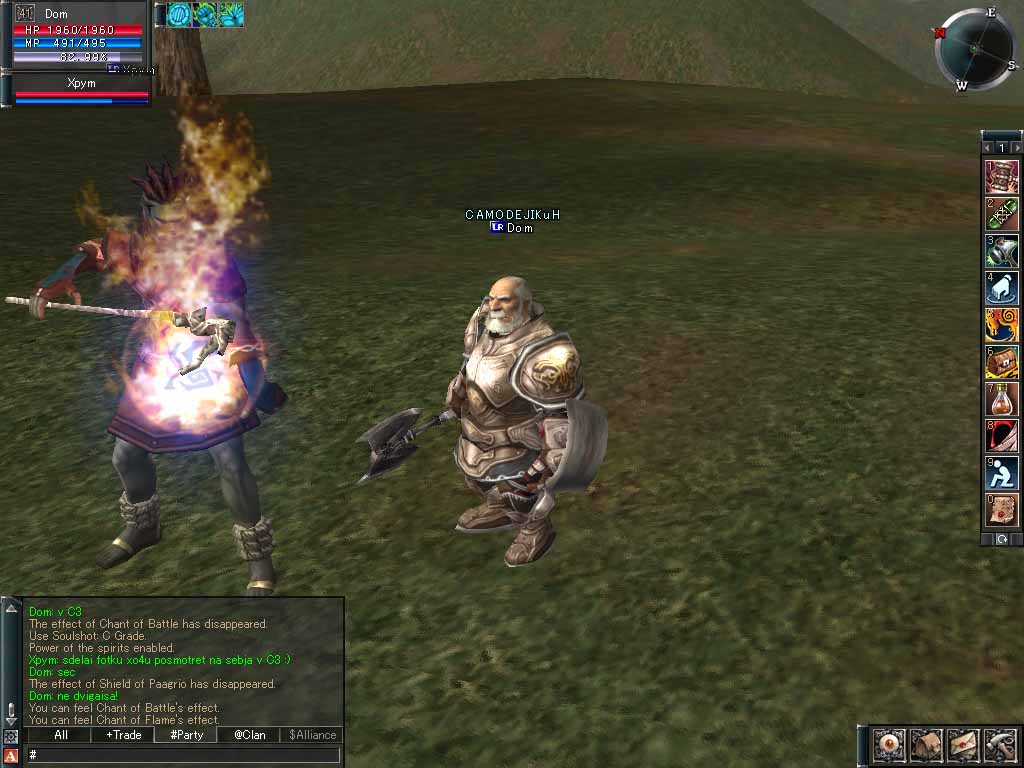This screenshot has height=768, width=1024.
Task: Click the red letter A chat button
Action: point(11,755)
